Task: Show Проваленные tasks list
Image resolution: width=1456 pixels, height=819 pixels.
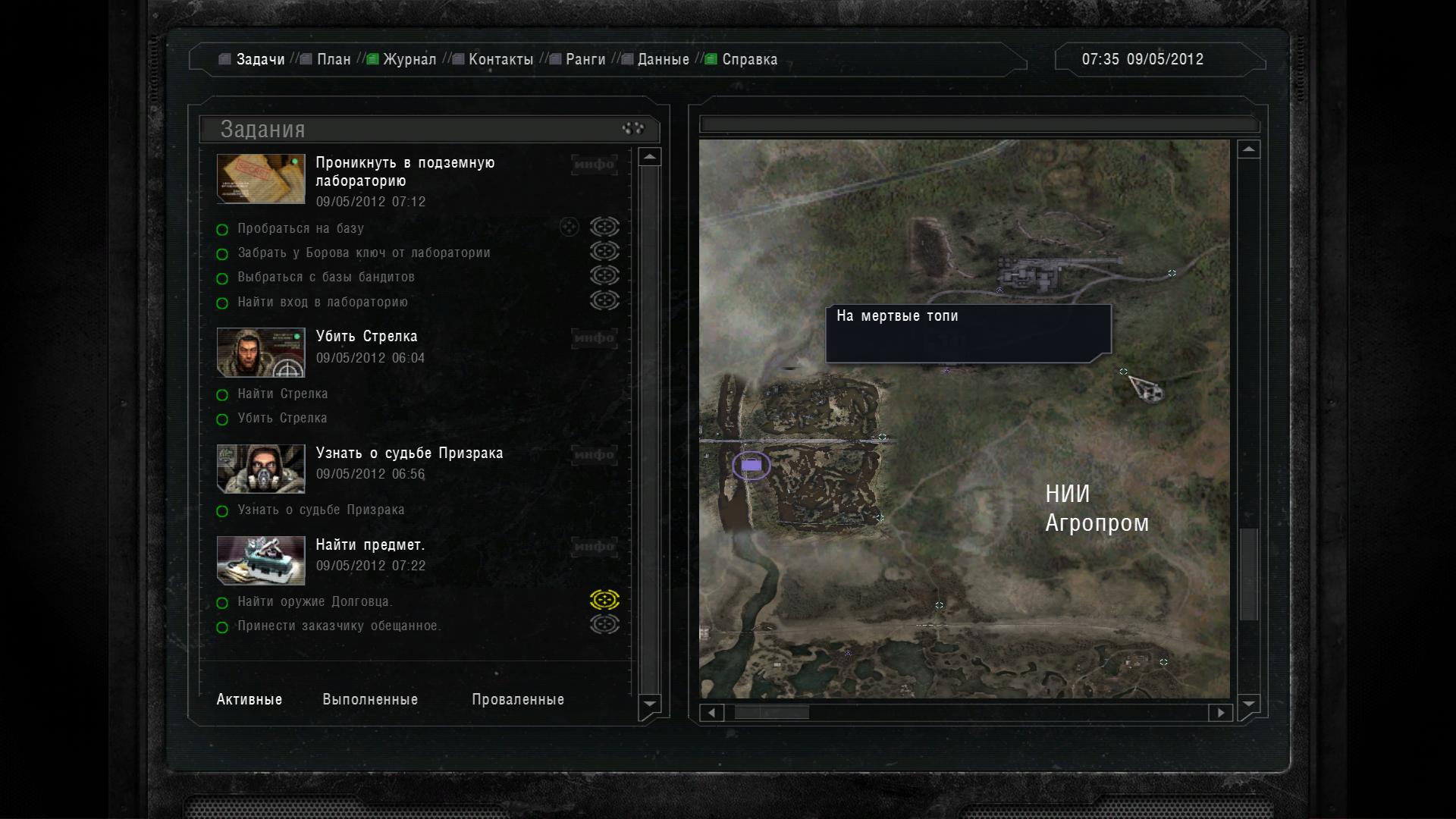Action: coord(518,699)
